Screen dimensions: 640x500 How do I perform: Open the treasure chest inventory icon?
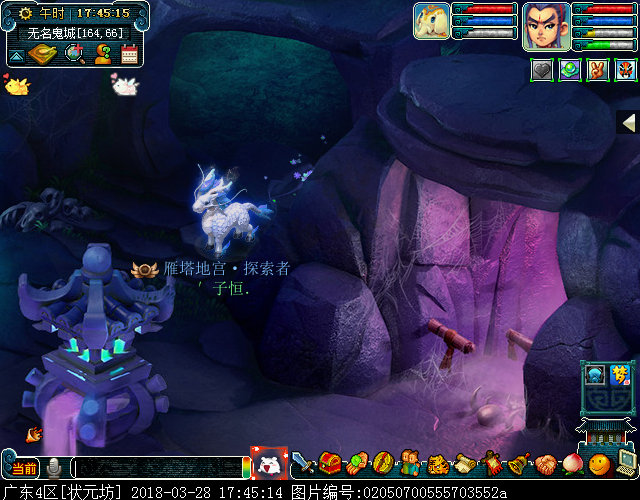click(x=330, y=464)
